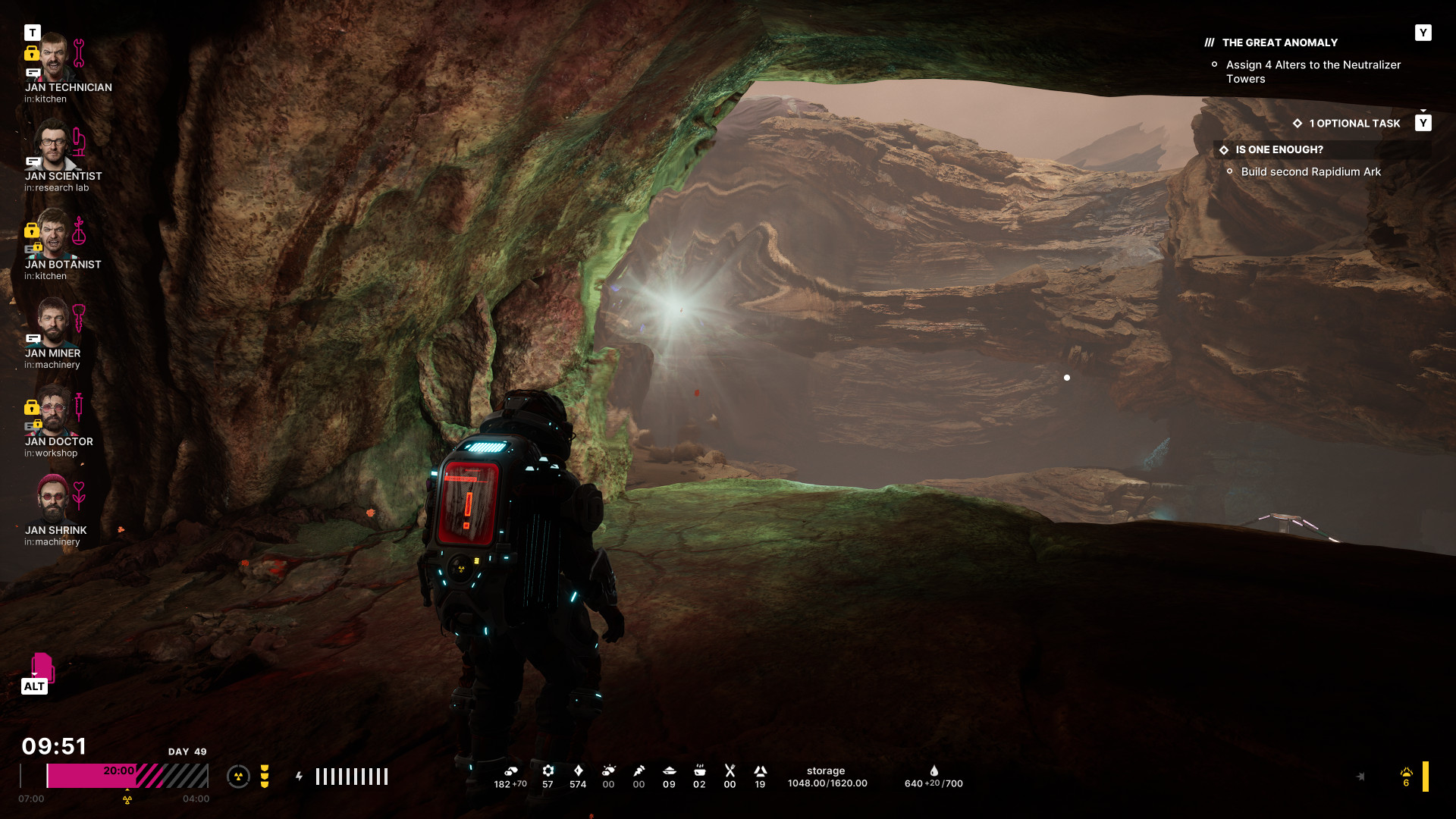
Task: Choose the Jan Shrink portrait
Action: click(x=53, y=499)
